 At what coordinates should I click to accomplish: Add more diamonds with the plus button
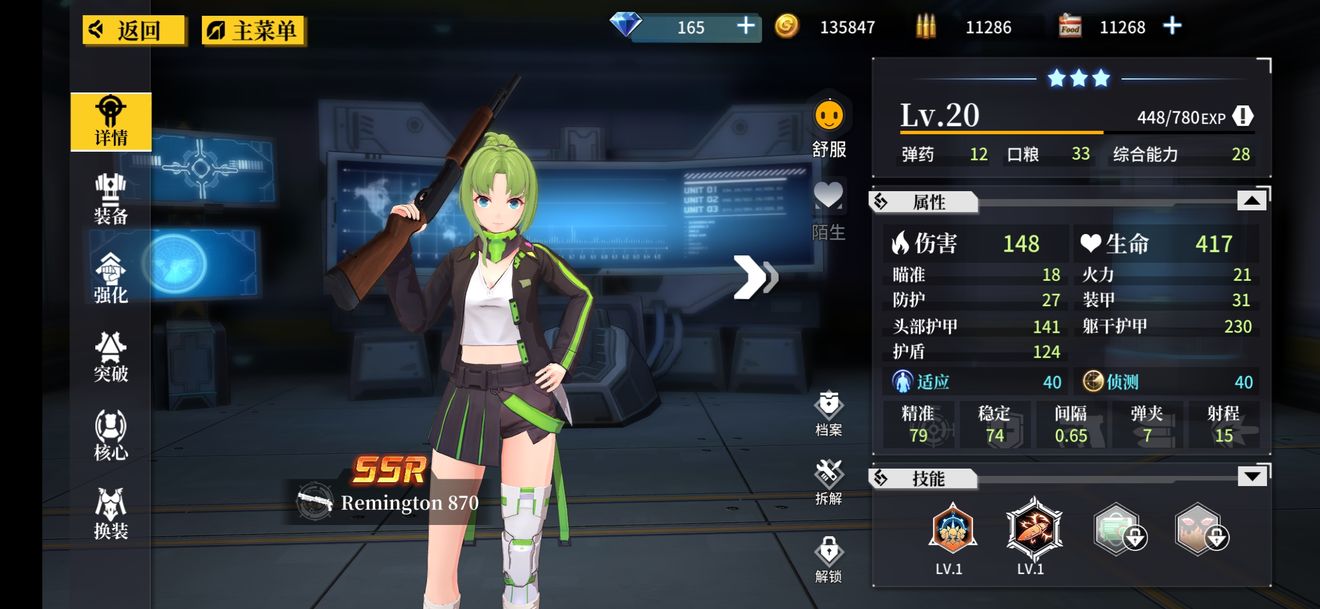click(746, 27)
